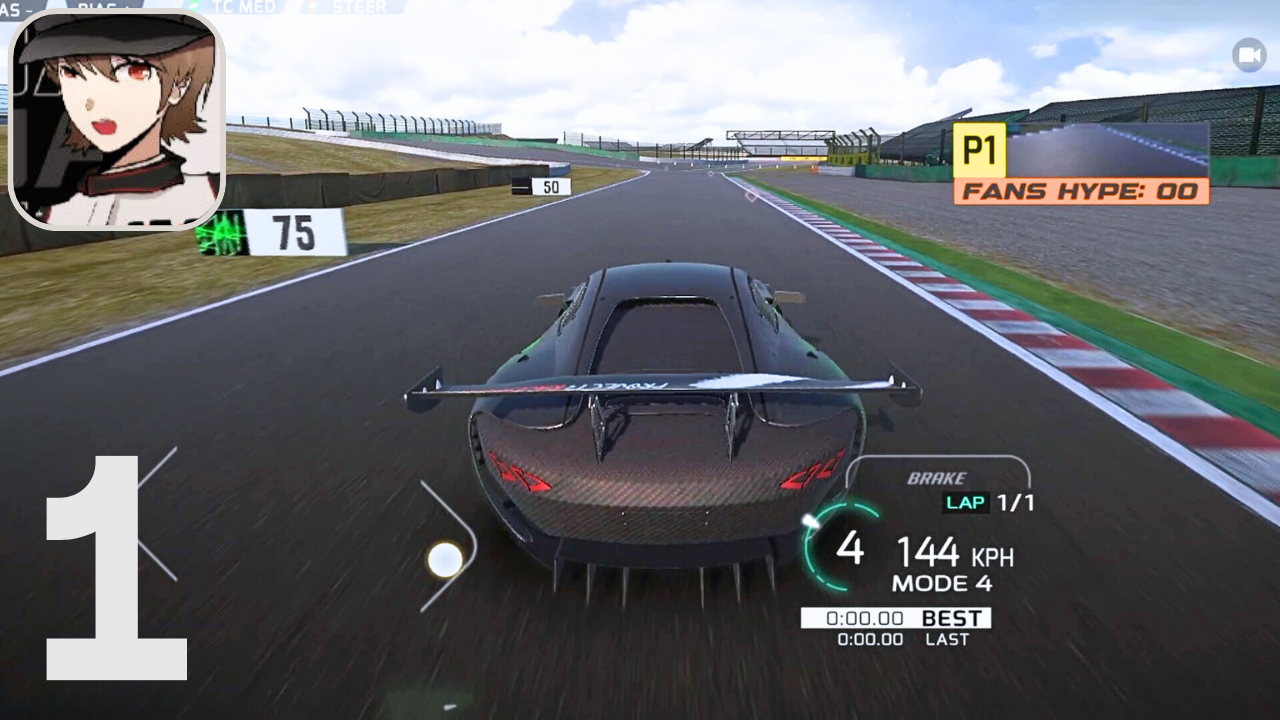This screenshot has height=720, width=1280.
Task: Open the MODE 4 display
Action: click(x=944, y=582)
